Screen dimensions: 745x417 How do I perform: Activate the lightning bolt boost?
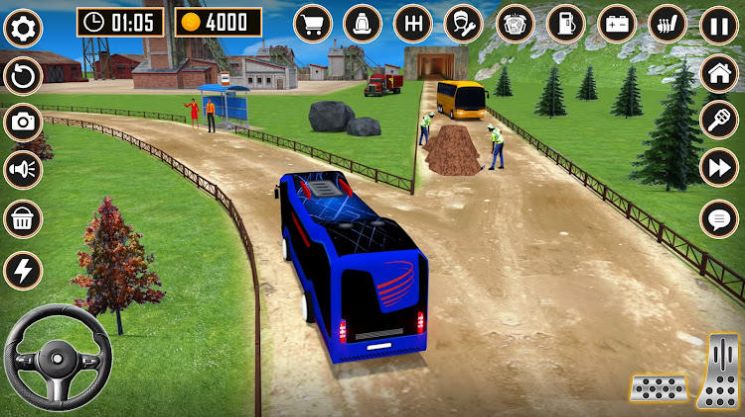pyautogui.click(x=22, y=269)
